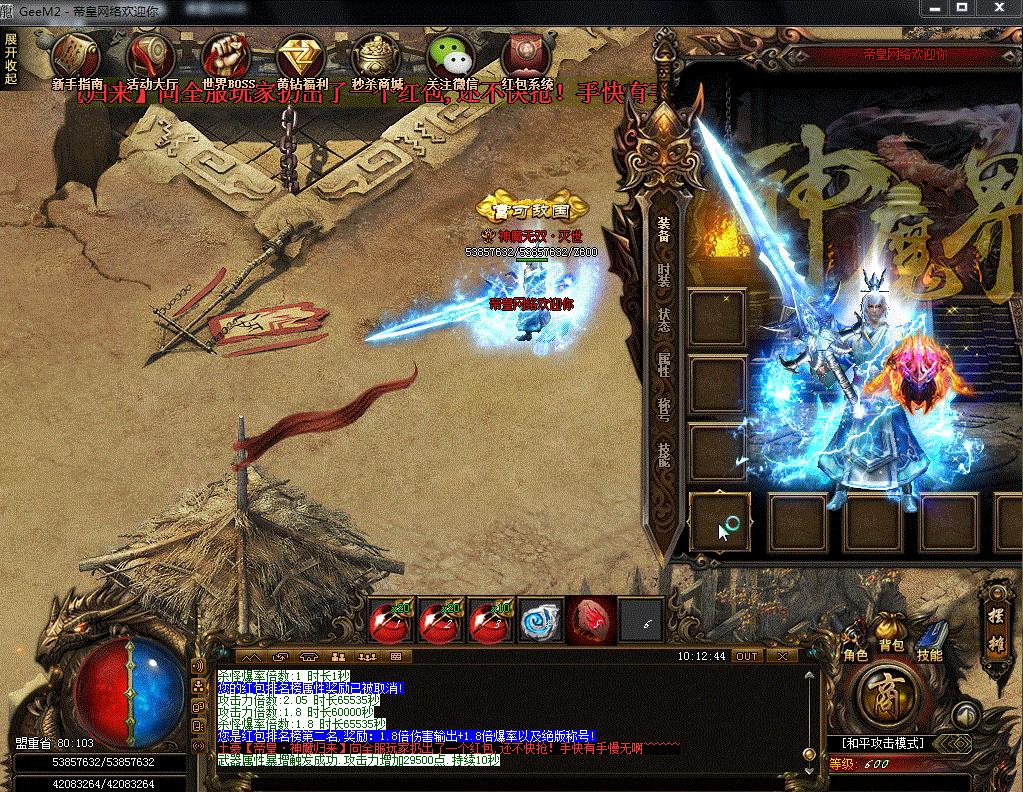Switch to the 称号 title tab
The width and height of the screenshot is (1023, 792).
coord(664,408)
